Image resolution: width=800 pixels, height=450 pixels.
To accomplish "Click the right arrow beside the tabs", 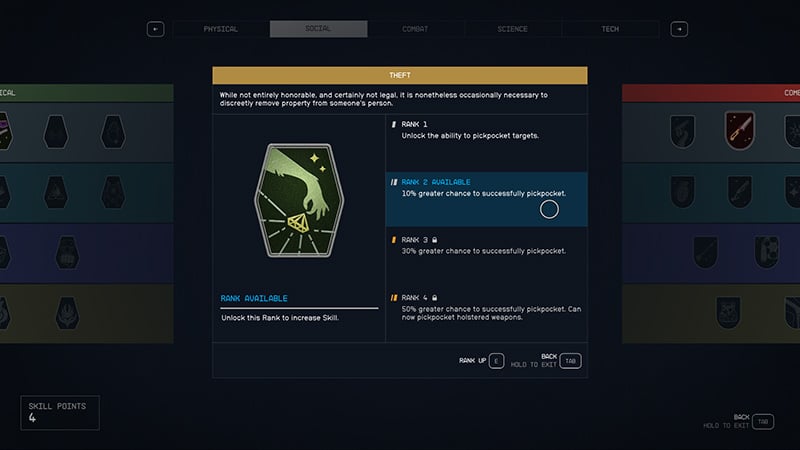I will tap(679, 29).
